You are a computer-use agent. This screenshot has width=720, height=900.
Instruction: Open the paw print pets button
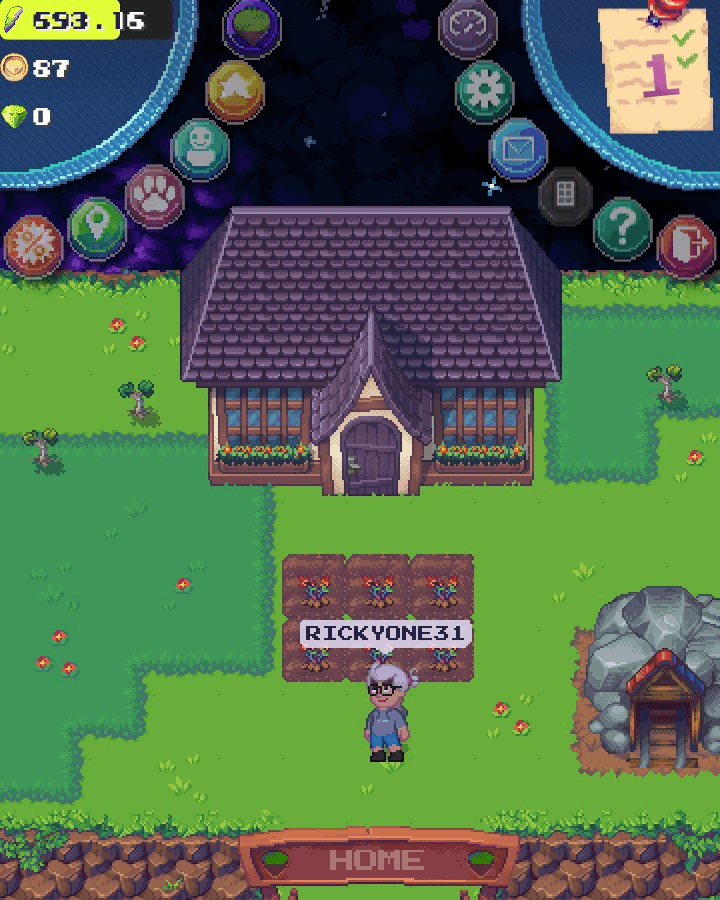pos(154,196)
